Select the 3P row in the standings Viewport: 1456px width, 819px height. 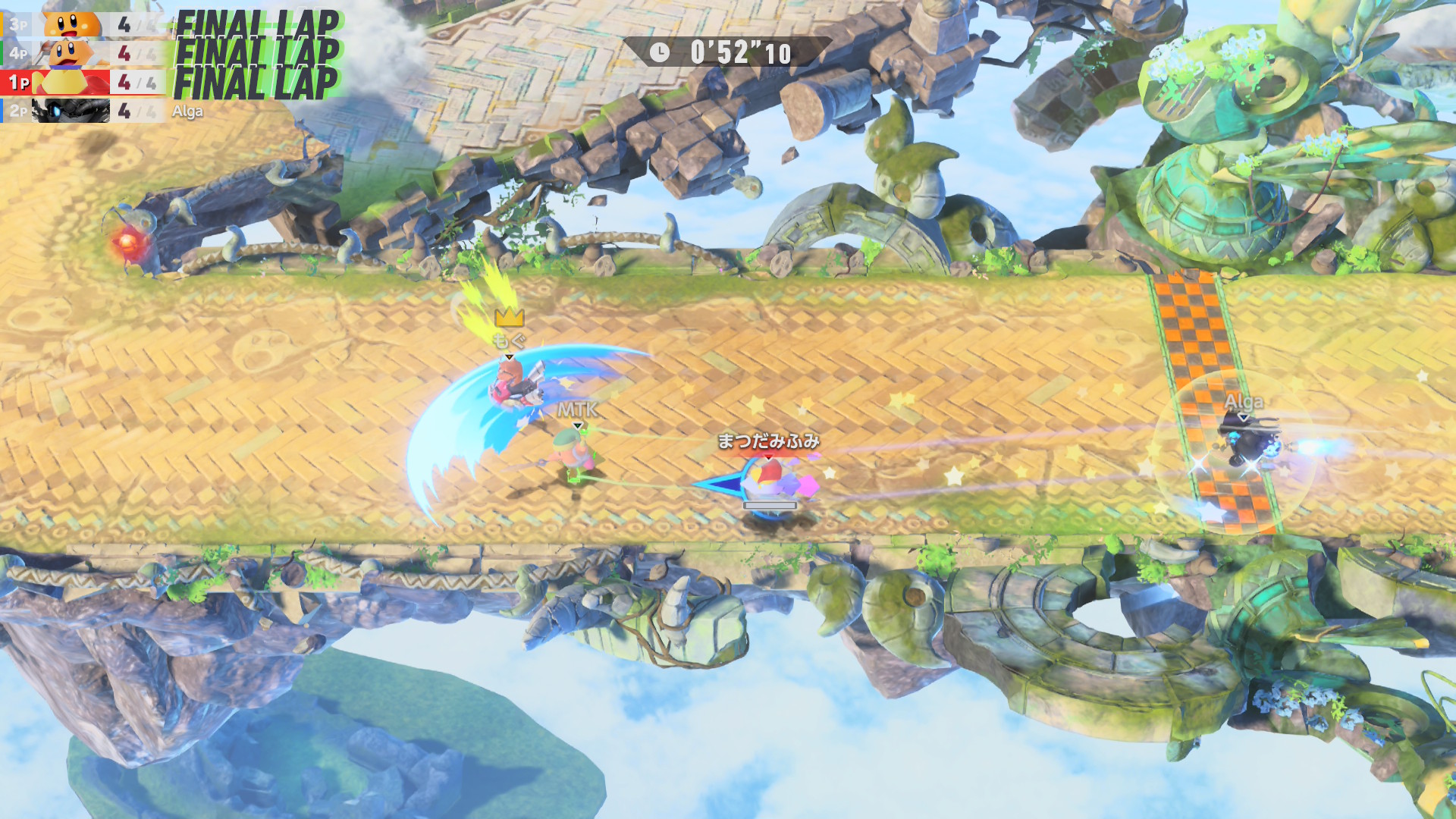click(82, 24)
